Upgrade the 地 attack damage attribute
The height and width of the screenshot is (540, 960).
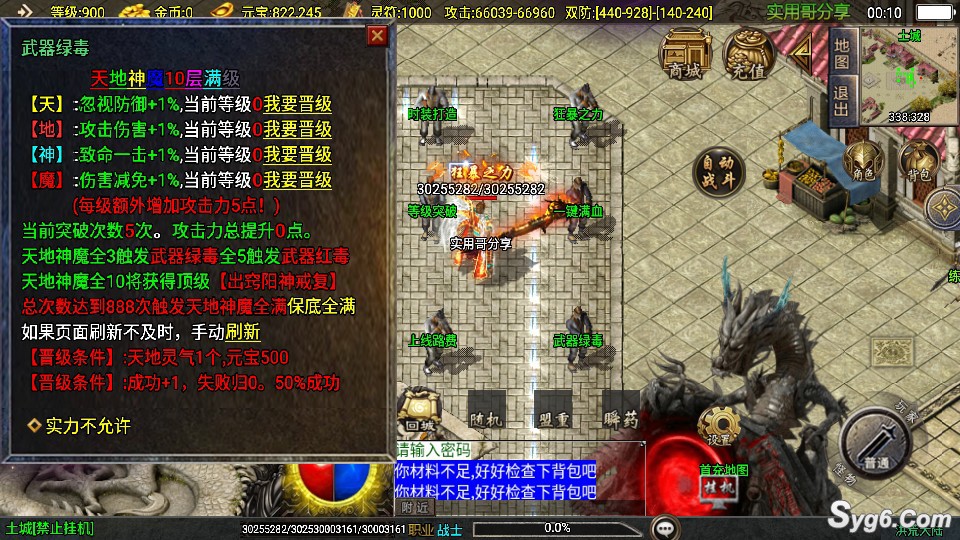tap(297, 130)
